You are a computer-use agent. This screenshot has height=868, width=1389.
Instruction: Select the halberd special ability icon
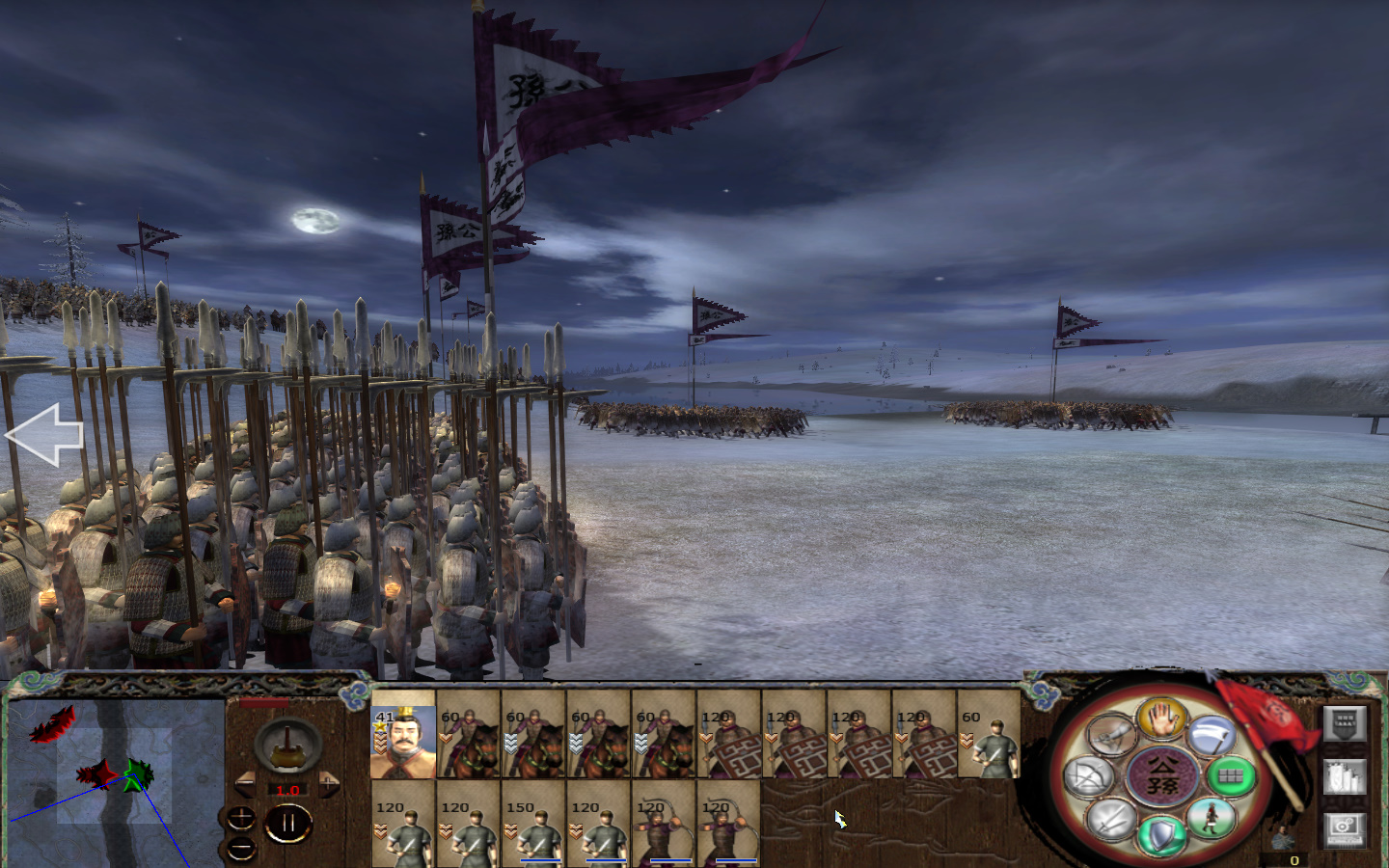tap(1213, 735)
